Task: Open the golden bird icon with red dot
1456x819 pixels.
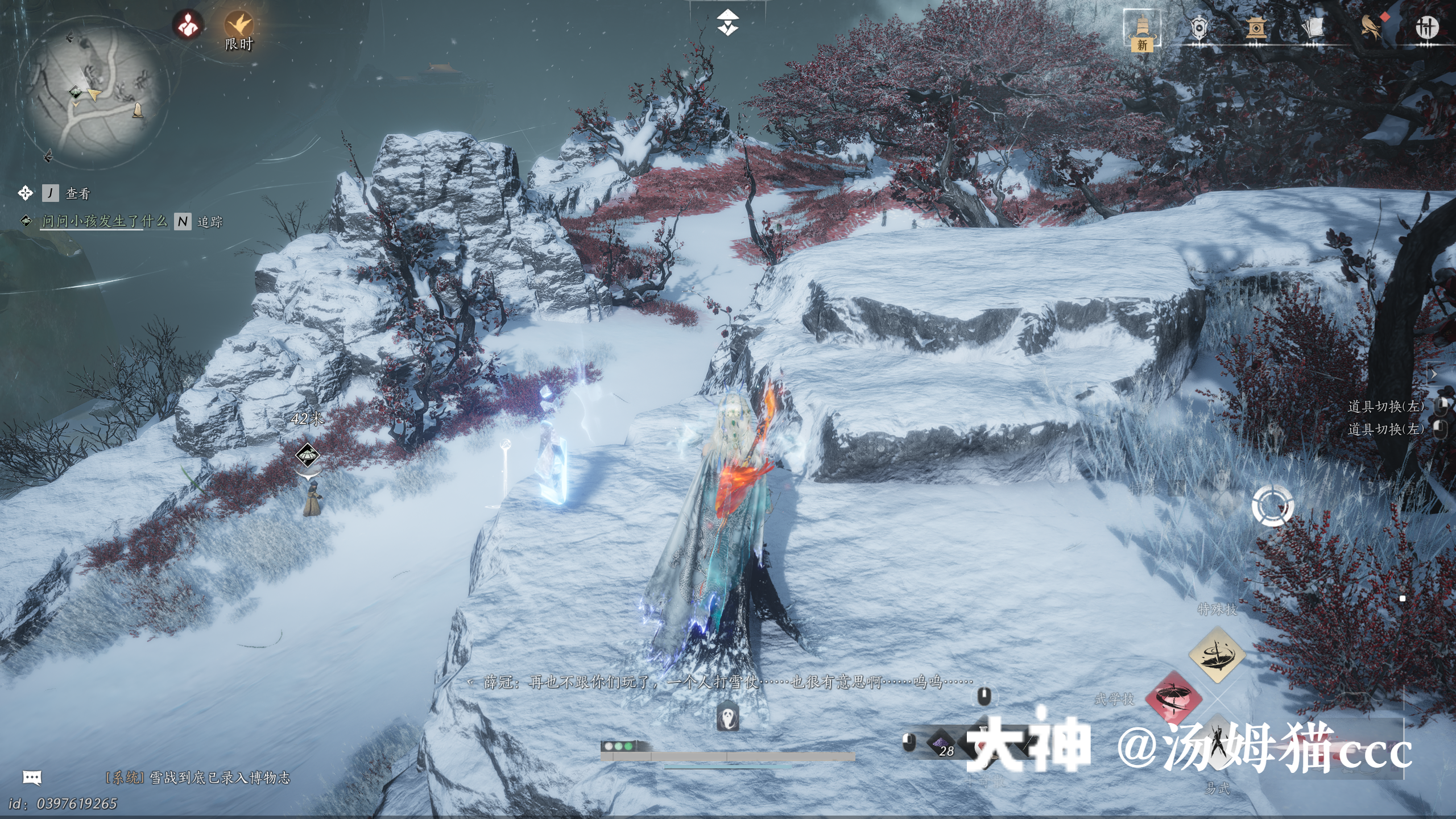Action: pyautogui.click(x=1372, y=27)
